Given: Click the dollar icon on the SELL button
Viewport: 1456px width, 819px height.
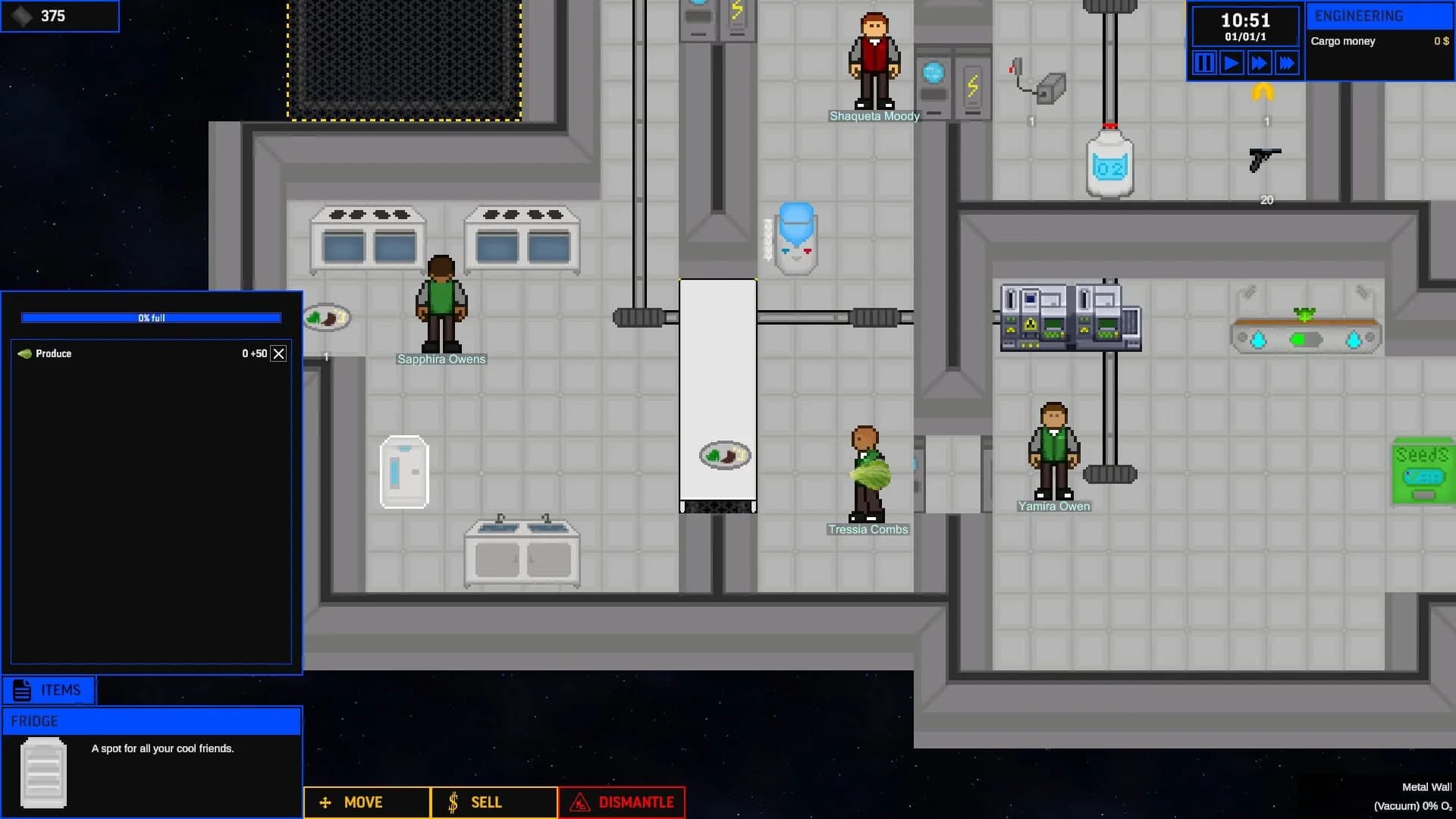Looking at the screenshot, I should click(x=453, y=802).
